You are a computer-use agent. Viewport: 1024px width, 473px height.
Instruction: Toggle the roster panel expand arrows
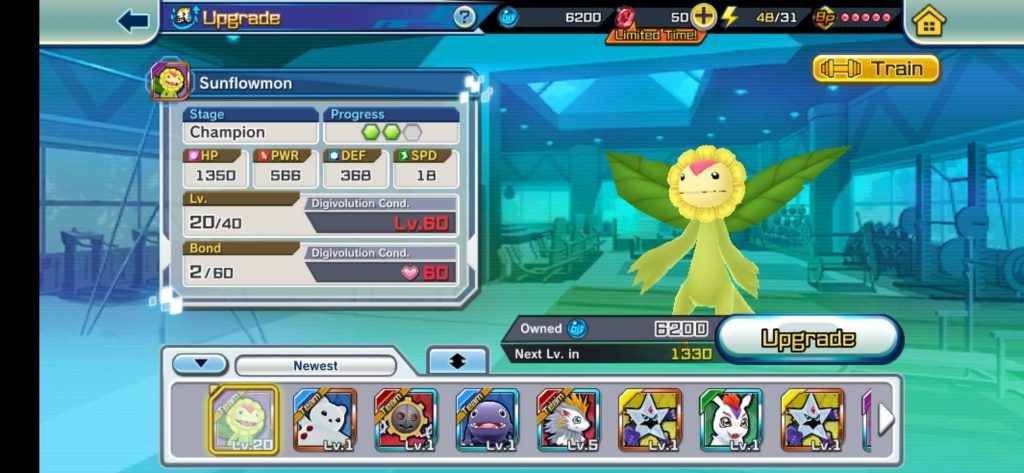coord(457,362)
